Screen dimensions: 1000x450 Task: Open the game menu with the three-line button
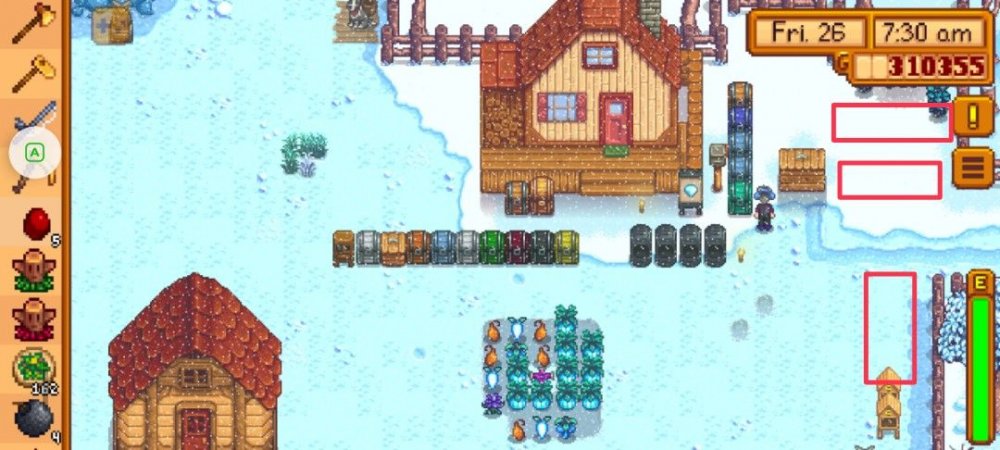pos(973,167)
